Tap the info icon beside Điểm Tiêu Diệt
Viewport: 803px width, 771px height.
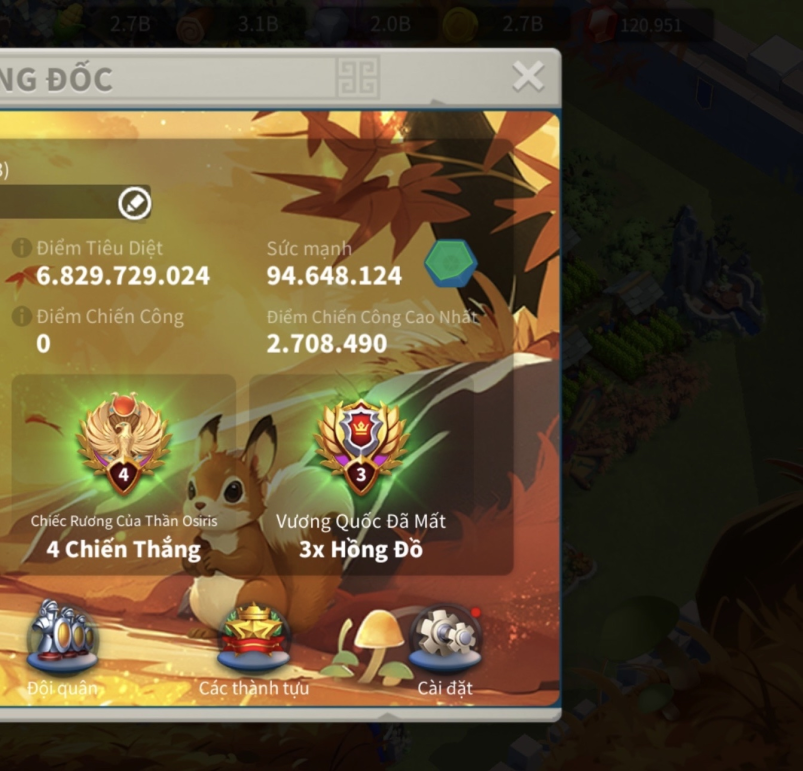(x=22, y=248)
